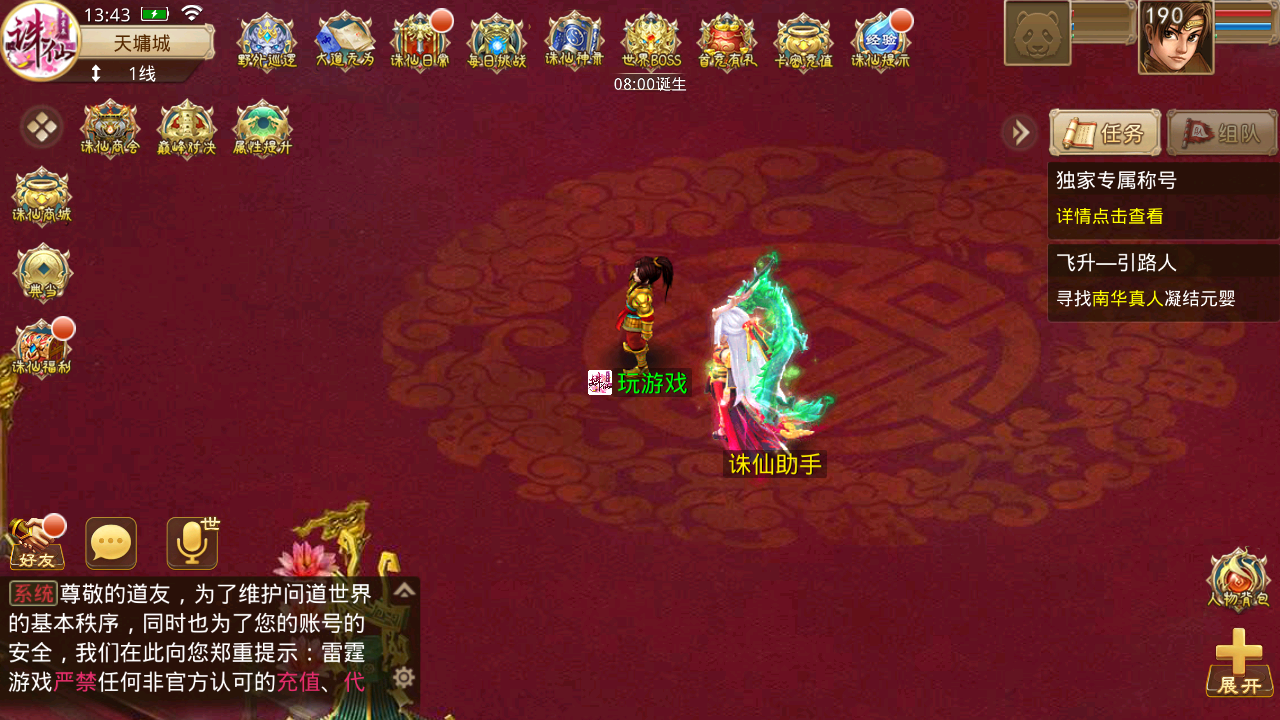The width and height of the screenshot is (1280, 720).
Task: Open the 野外巡逻 patrol icon
Action: [x=267, y=41]
